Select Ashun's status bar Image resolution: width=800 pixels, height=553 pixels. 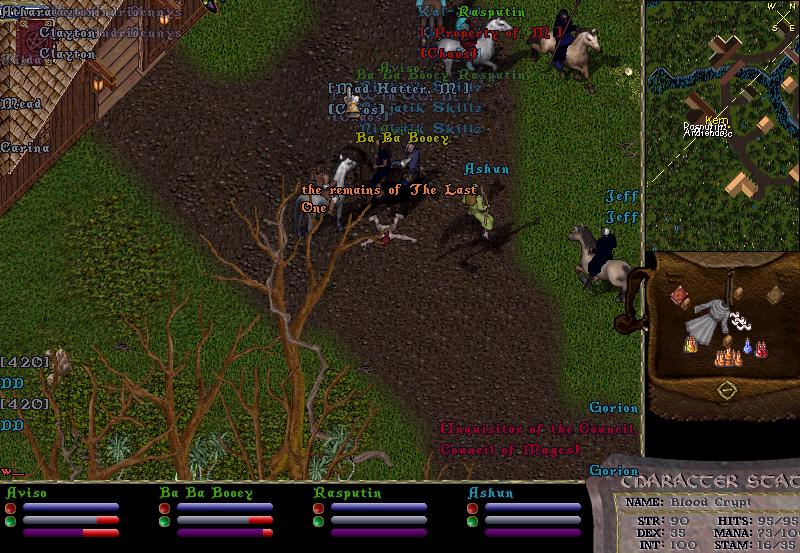click(x=527, y=513)
